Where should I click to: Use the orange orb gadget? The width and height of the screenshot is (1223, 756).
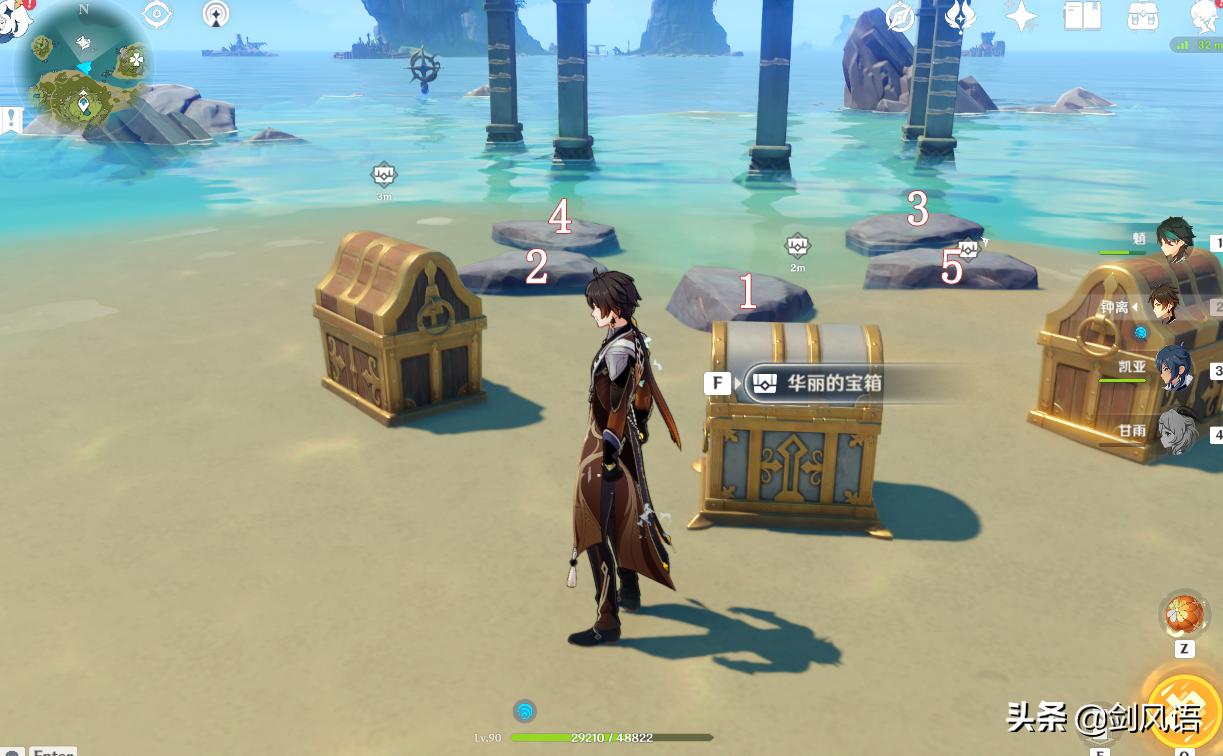point(1183,613)
